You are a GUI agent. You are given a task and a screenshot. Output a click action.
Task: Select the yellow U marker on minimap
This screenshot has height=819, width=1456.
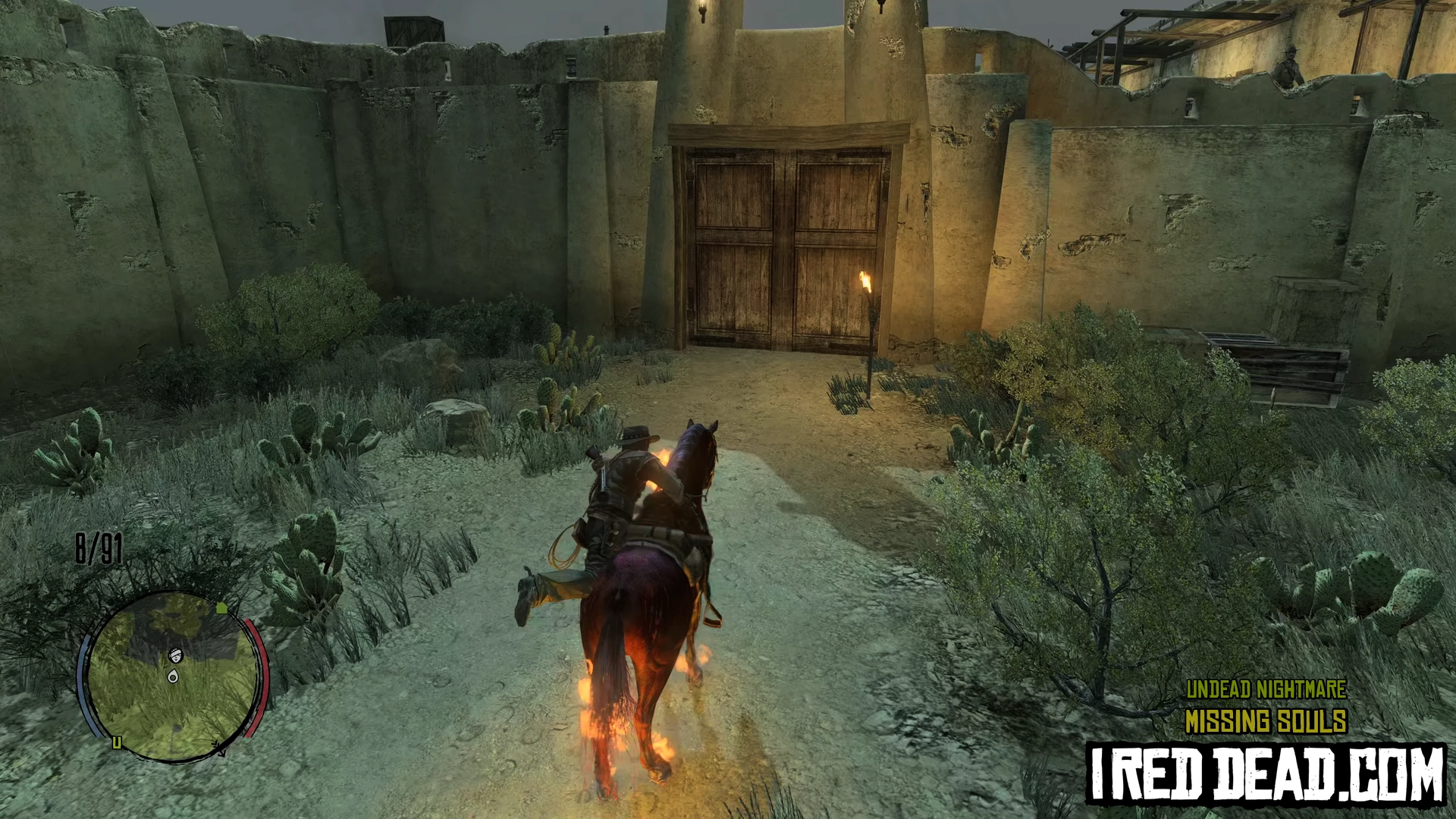pyautogui.click(x=117, y=742)
